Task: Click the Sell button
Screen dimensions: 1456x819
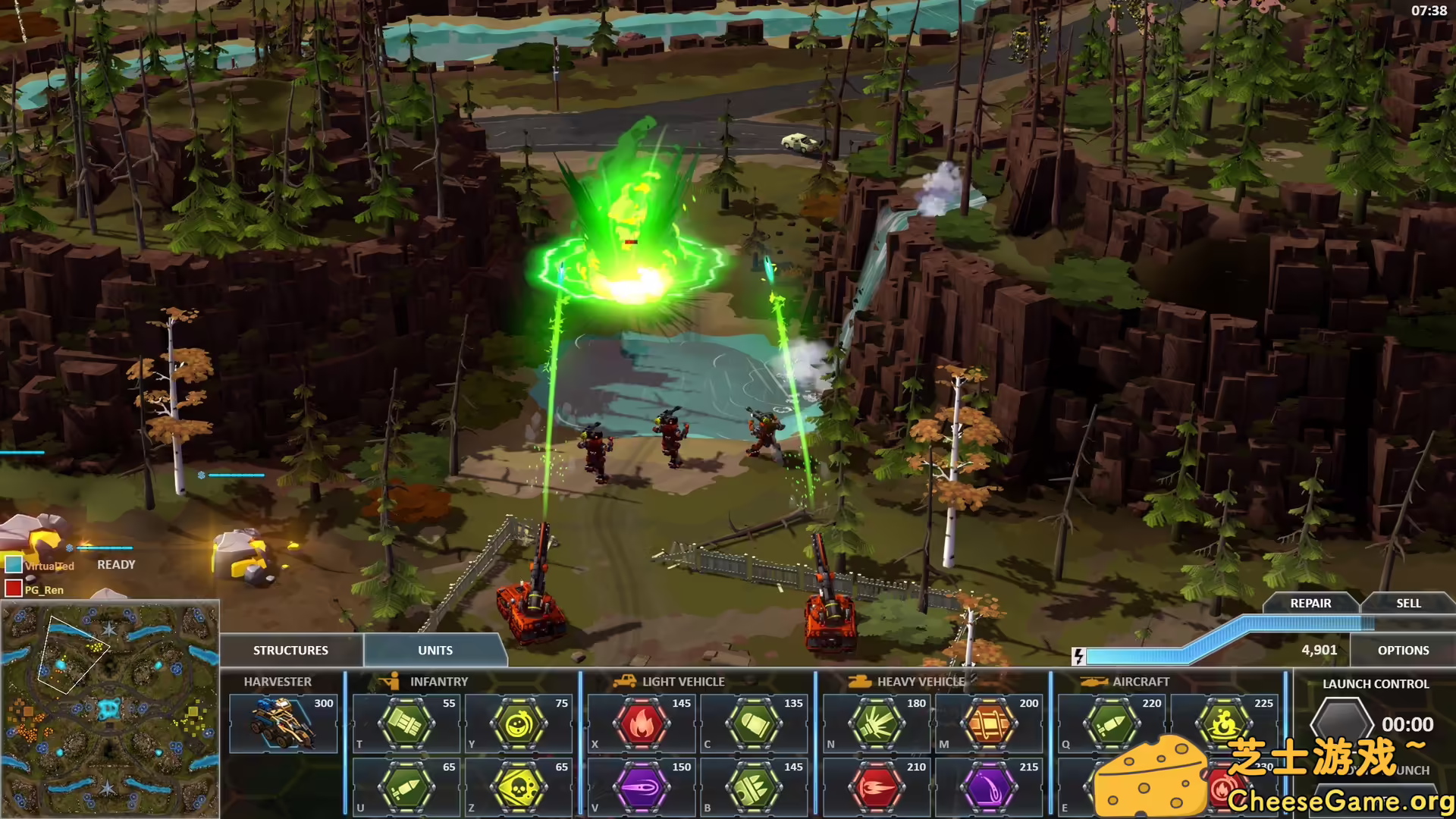Action: click(x=1408, y=603)
